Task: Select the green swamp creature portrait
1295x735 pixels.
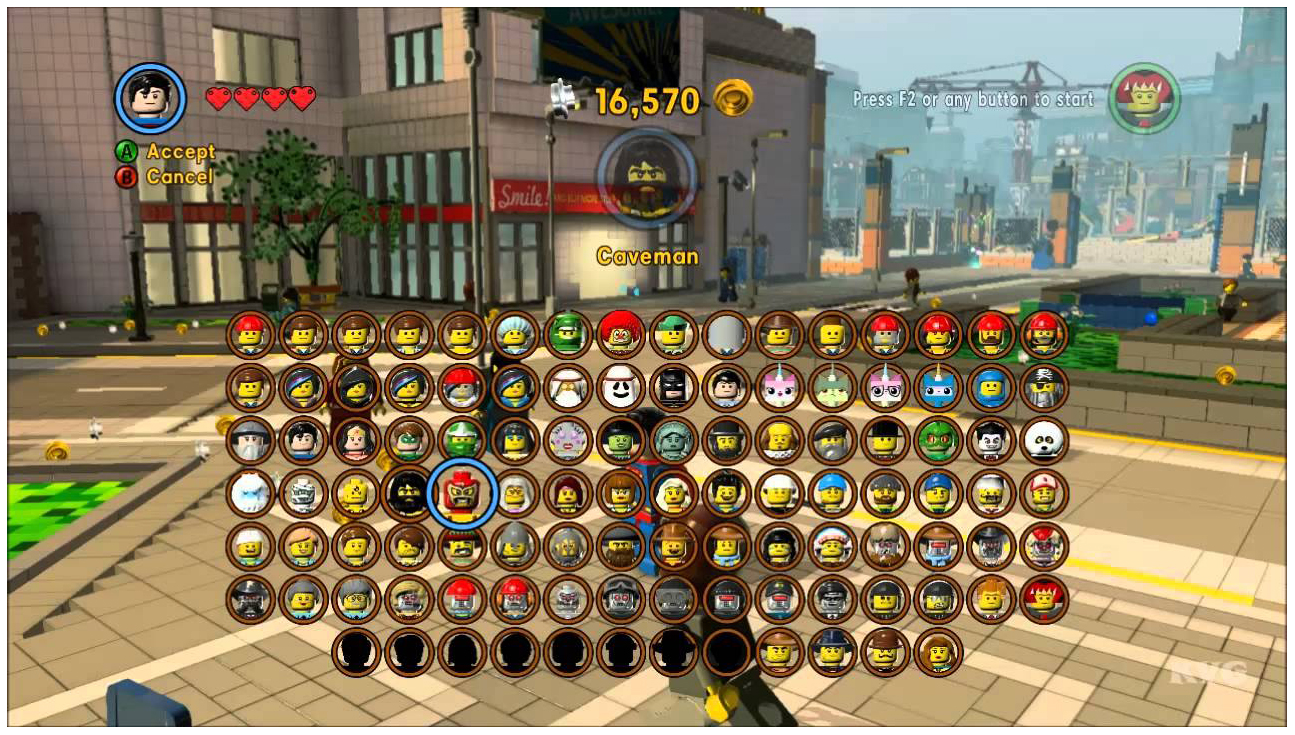Action: click(x=939, y=440)
